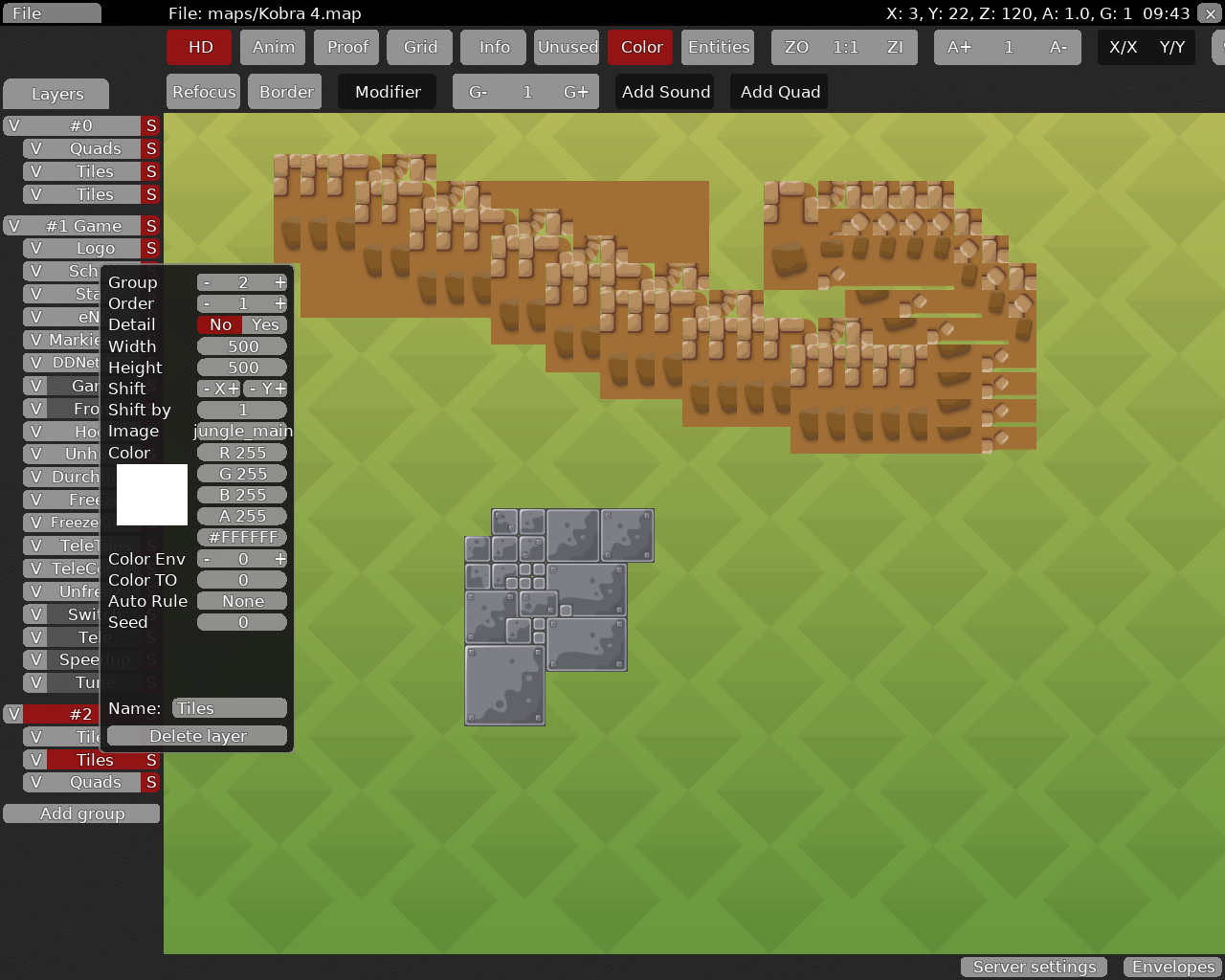Collapse the Layers panel header
This screenshot has width=1225, height=980.
point(56,94)
